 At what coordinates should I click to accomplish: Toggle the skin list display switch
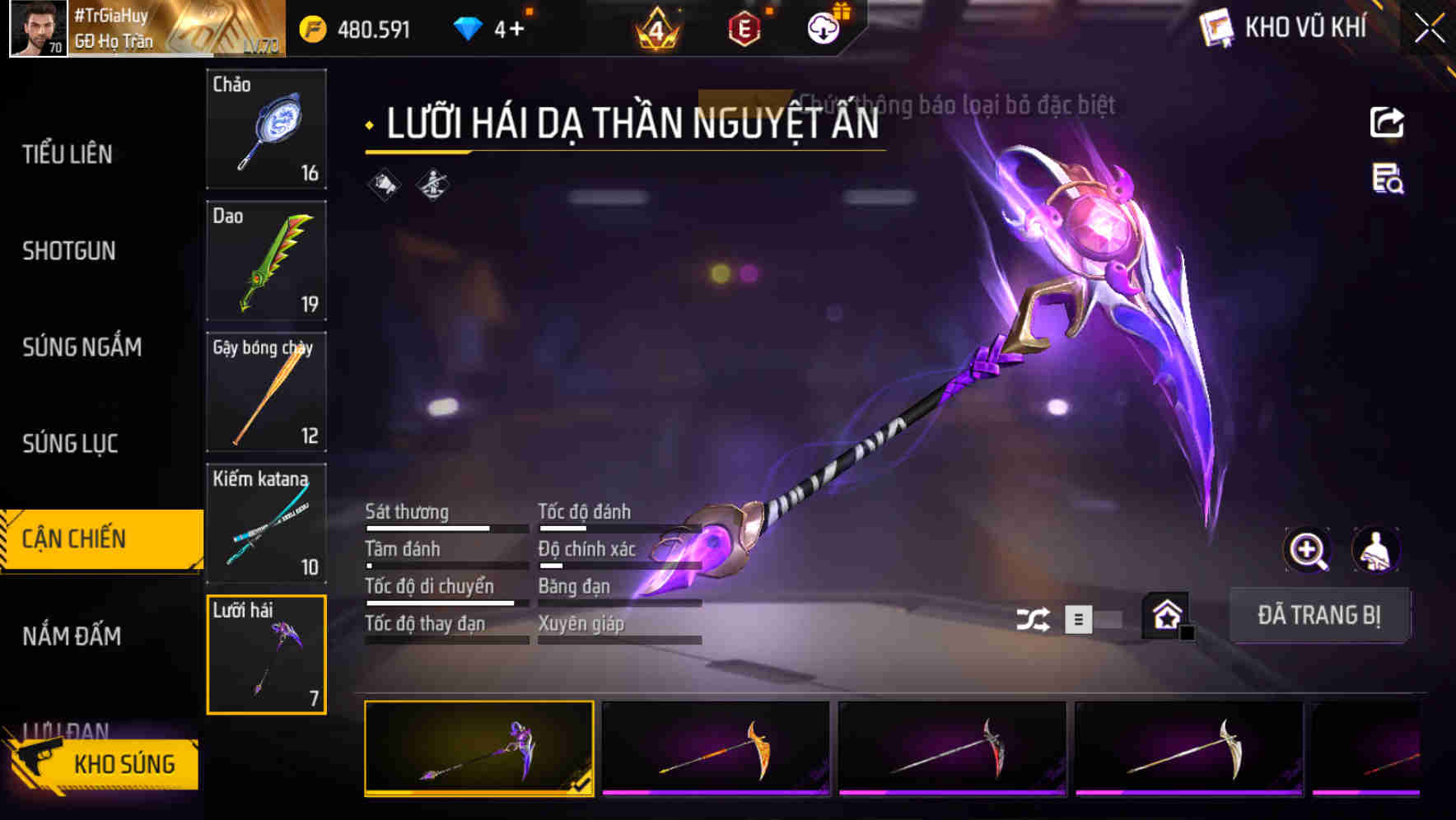(1078, 618)
